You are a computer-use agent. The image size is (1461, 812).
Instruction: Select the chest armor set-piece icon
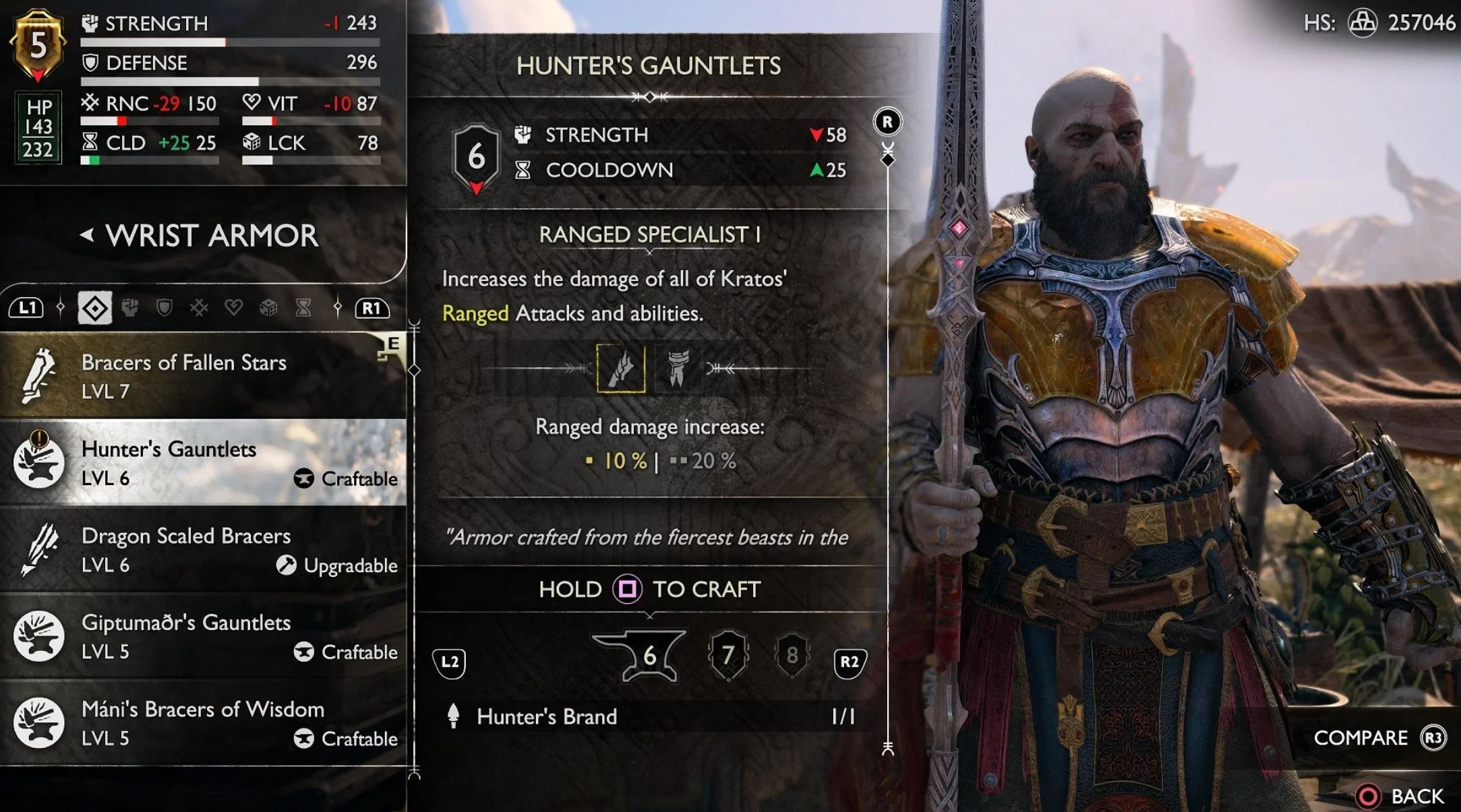coord(678,368)
